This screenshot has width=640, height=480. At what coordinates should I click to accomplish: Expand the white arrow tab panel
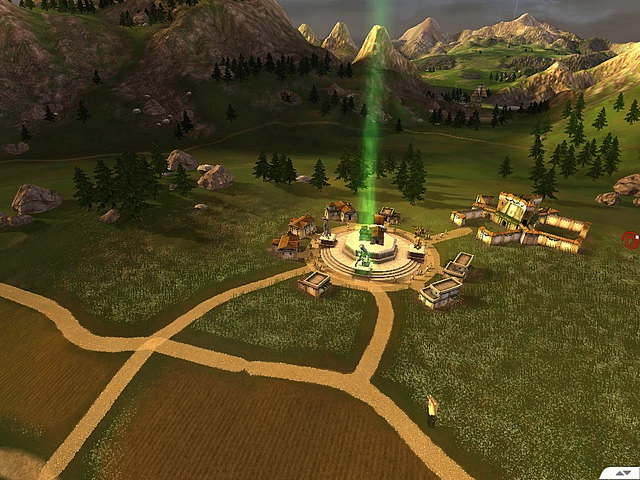(x=623, y=472)
